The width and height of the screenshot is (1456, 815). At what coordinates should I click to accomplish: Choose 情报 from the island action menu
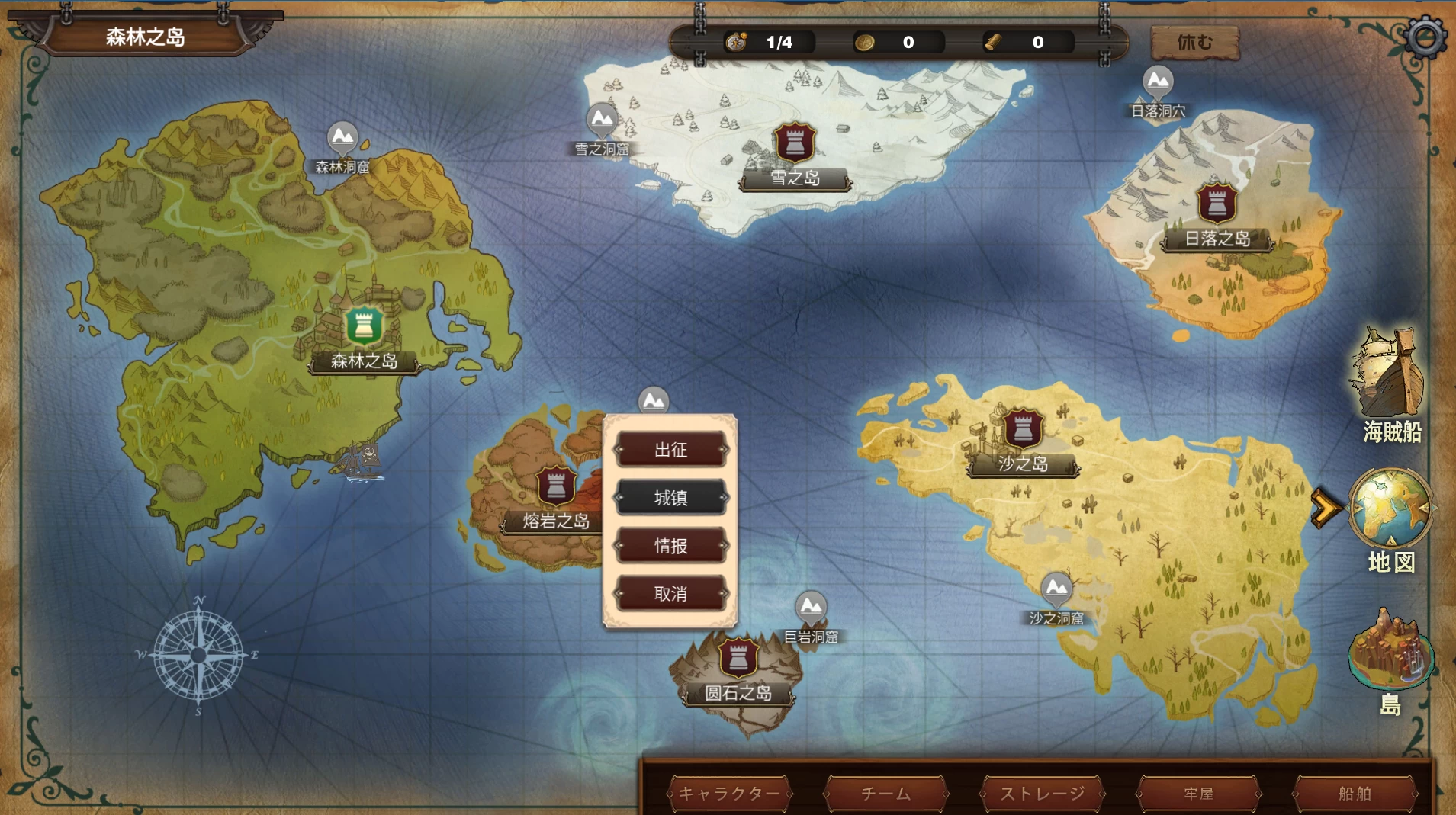[x=670, y=545]
